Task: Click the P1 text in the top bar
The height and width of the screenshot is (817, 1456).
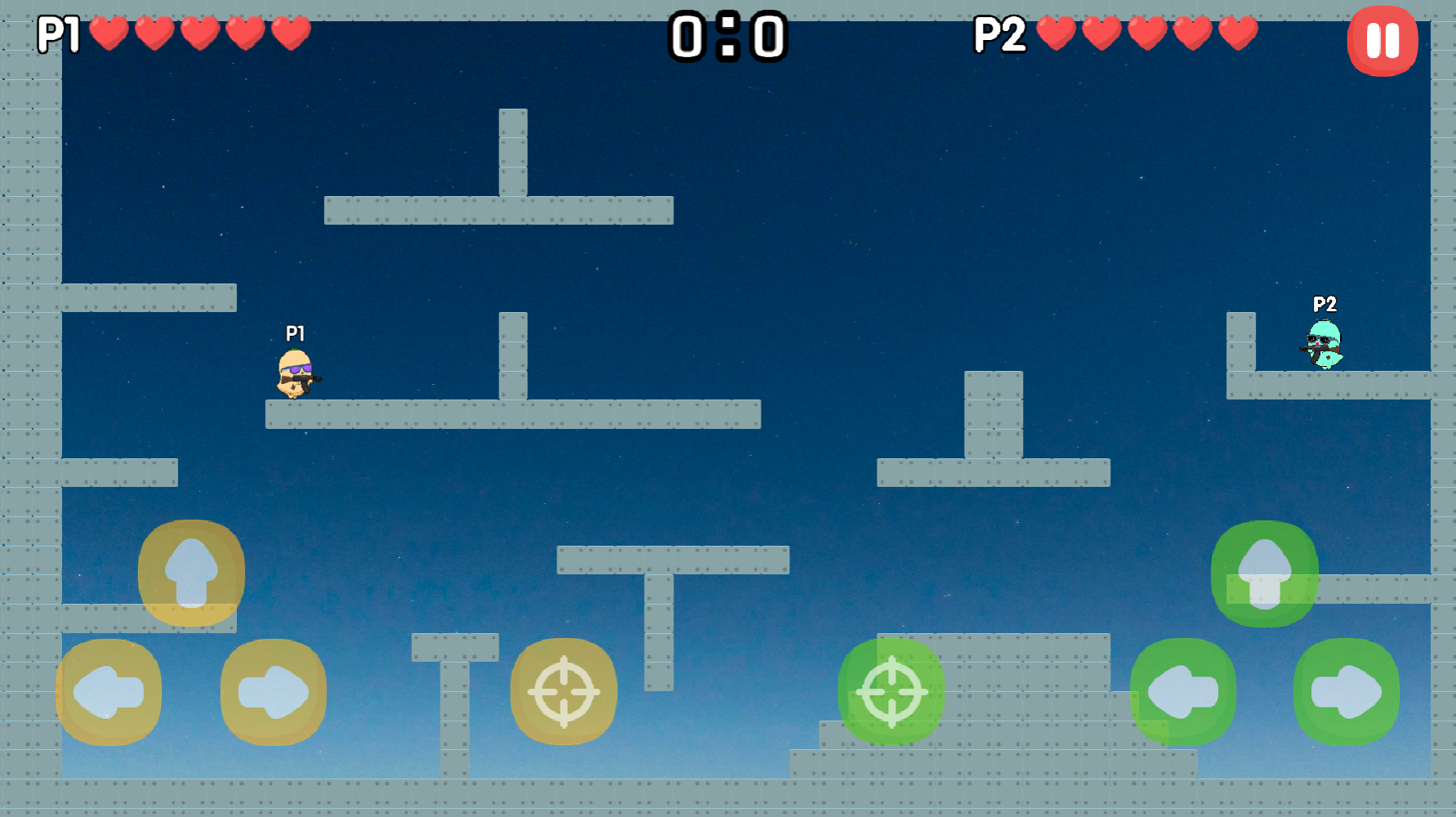Action: [59, 35]
